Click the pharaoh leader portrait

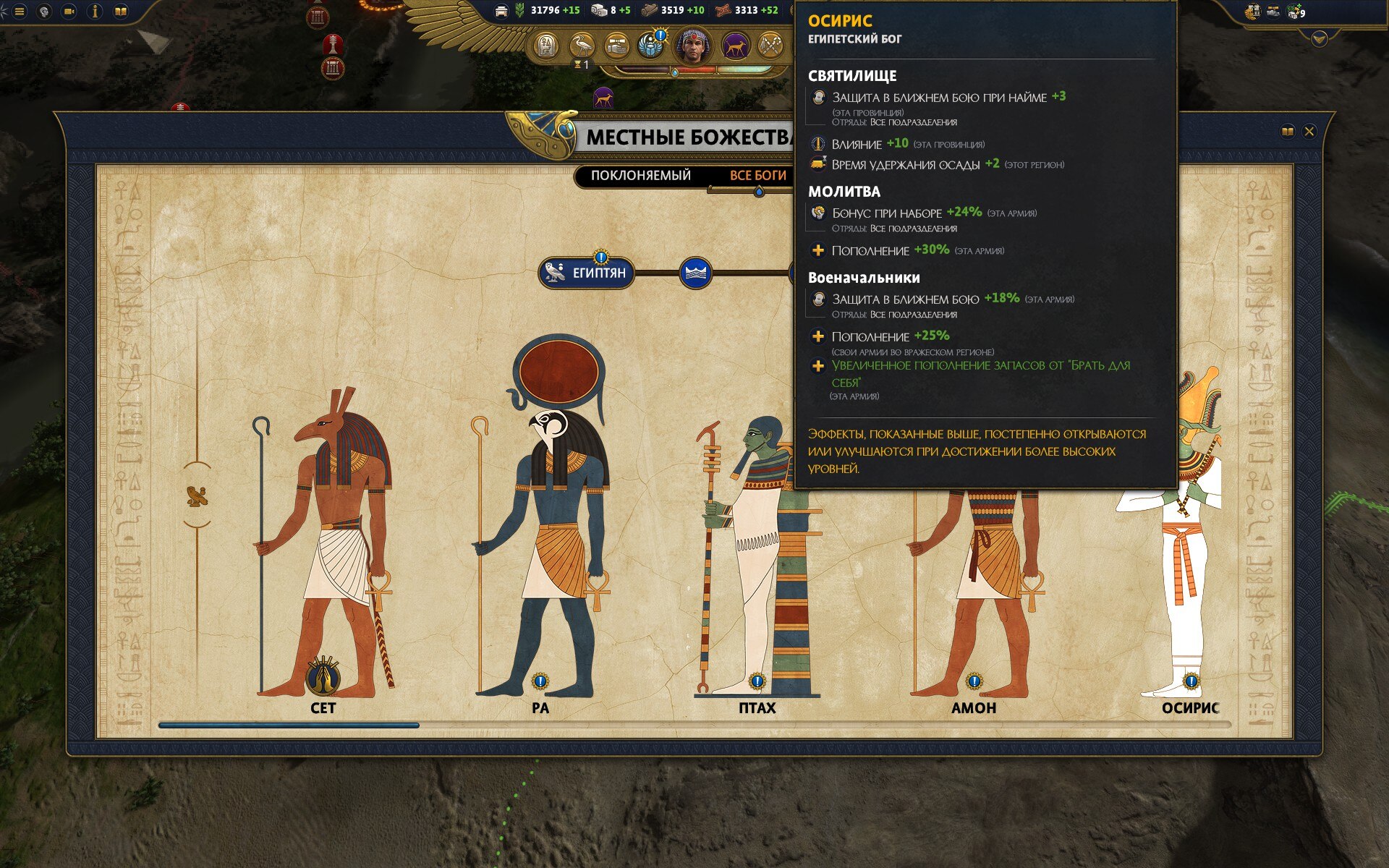693,46
